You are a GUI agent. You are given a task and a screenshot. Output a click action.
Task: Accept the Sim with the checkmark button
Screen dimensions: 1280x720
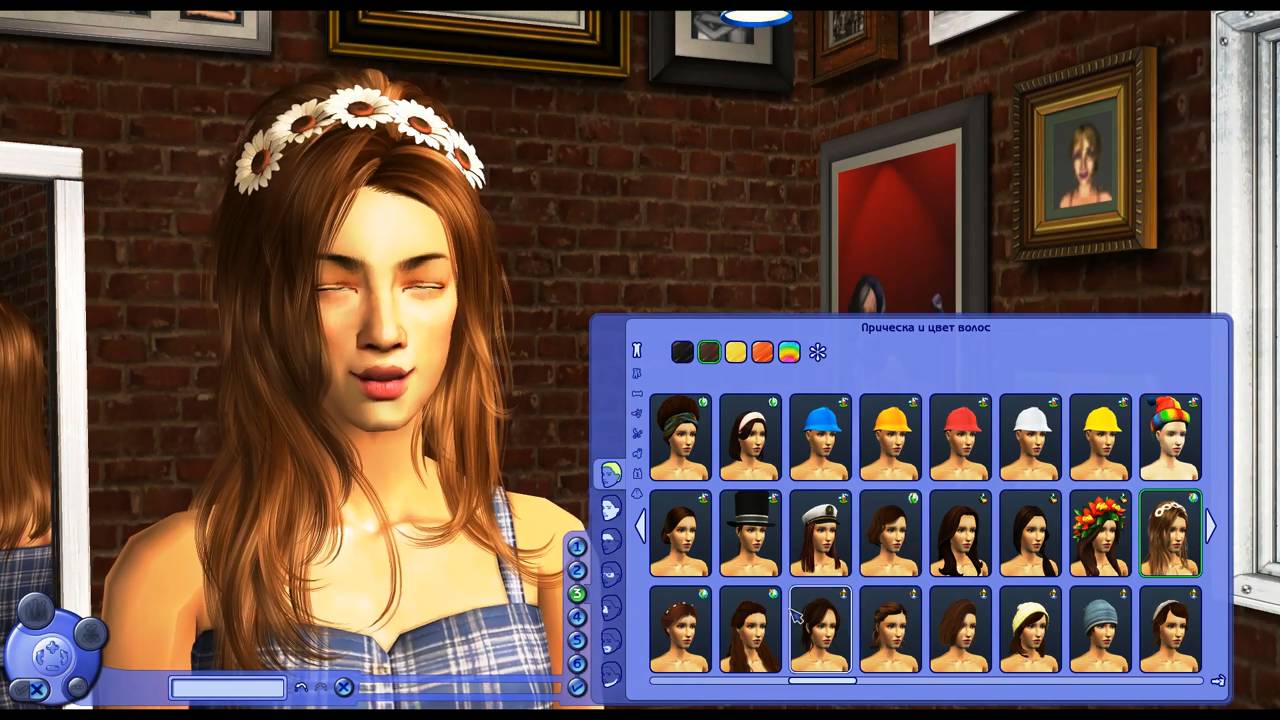click(x=577, y=687)
